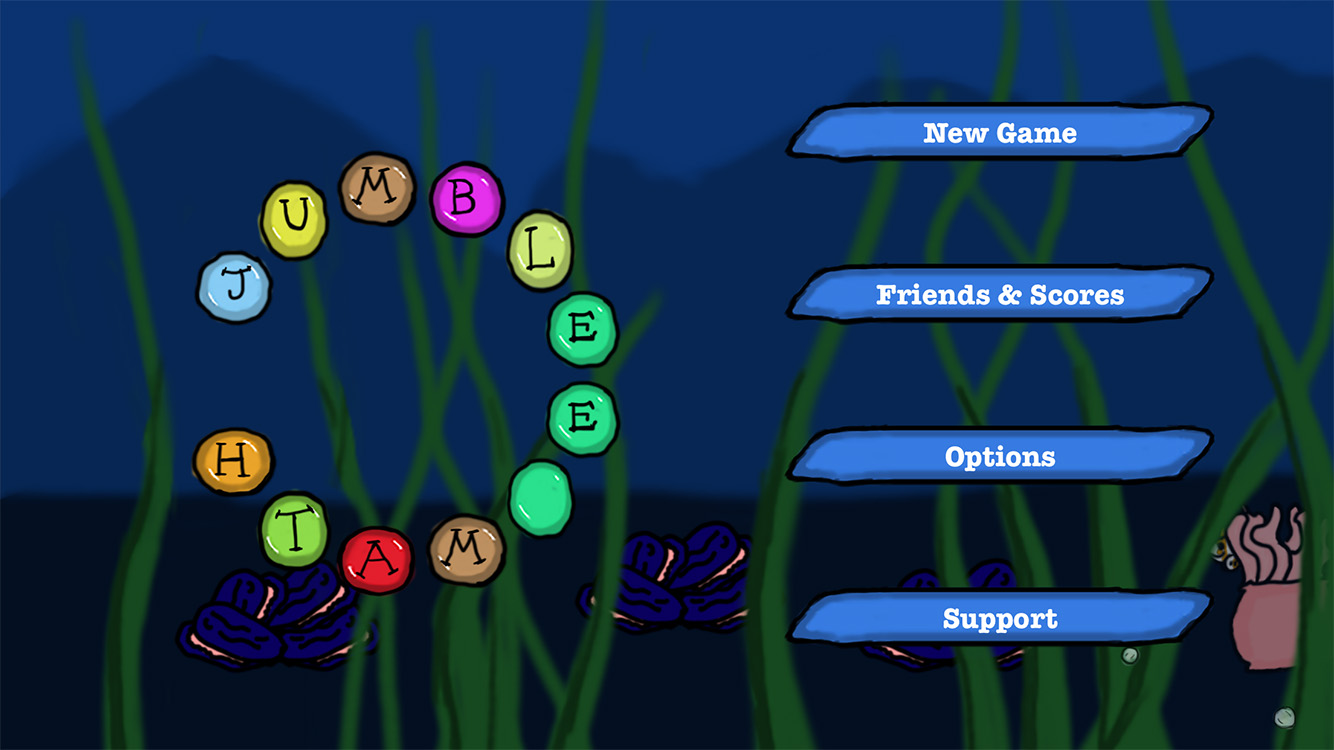The width and height of the screenshot is (1334, 750).
Task: Start a New Game
Action: [1000, 133]
